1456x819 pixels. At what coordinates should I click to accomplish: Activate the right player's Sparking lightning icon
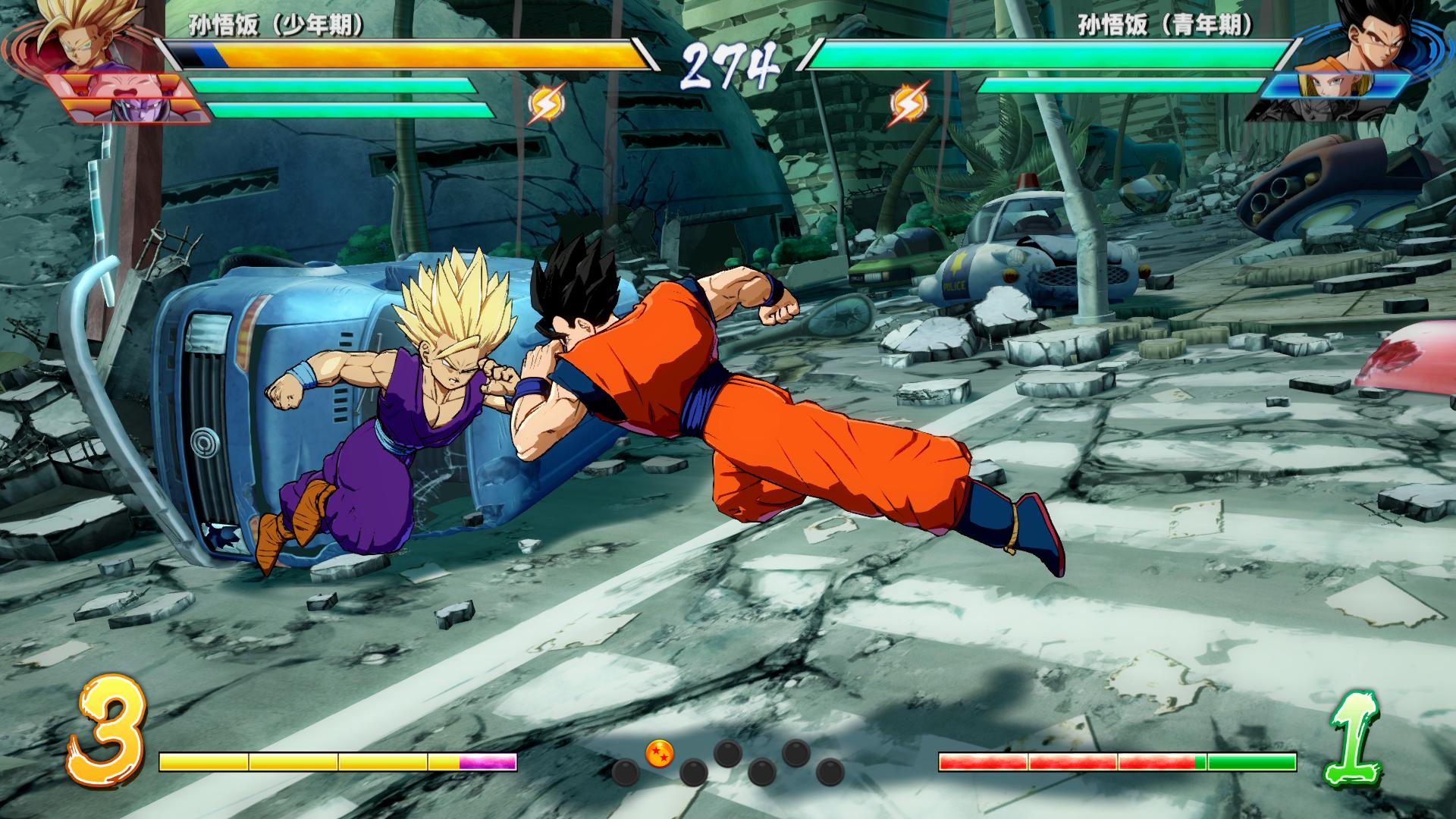tap(905, 105)
